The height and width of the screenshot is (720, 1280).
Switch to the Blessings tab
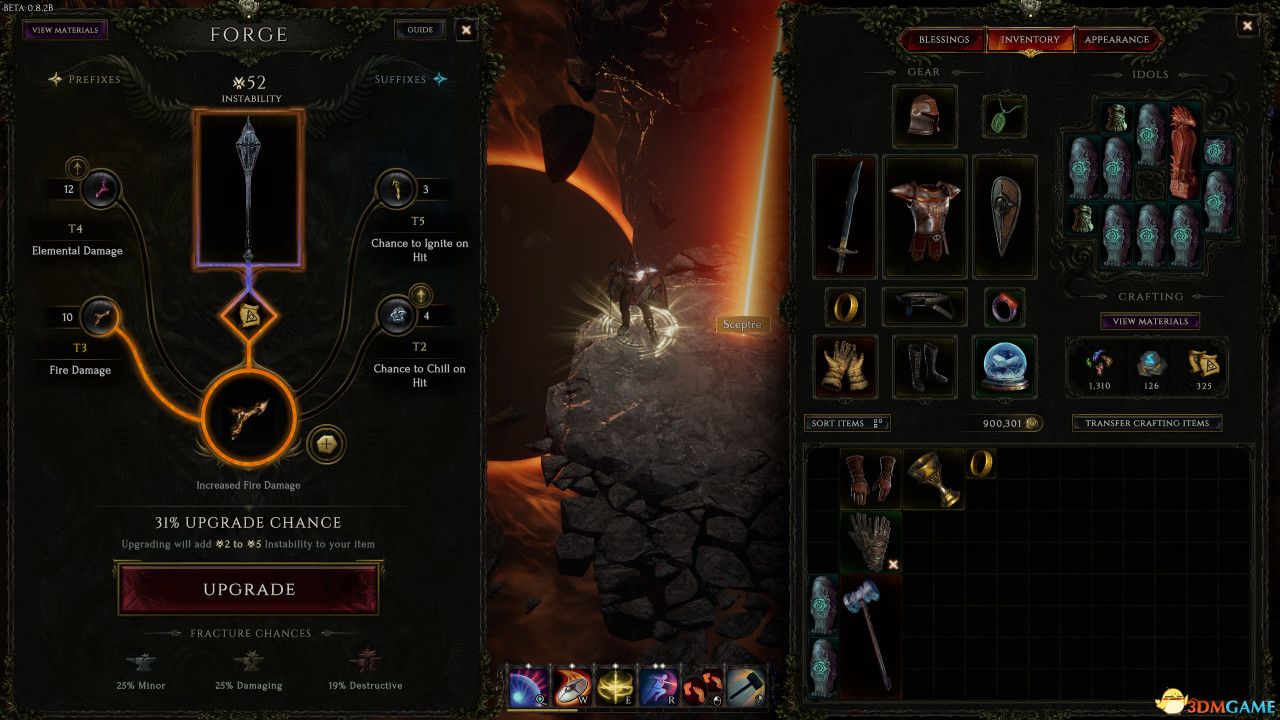(943, 40)
